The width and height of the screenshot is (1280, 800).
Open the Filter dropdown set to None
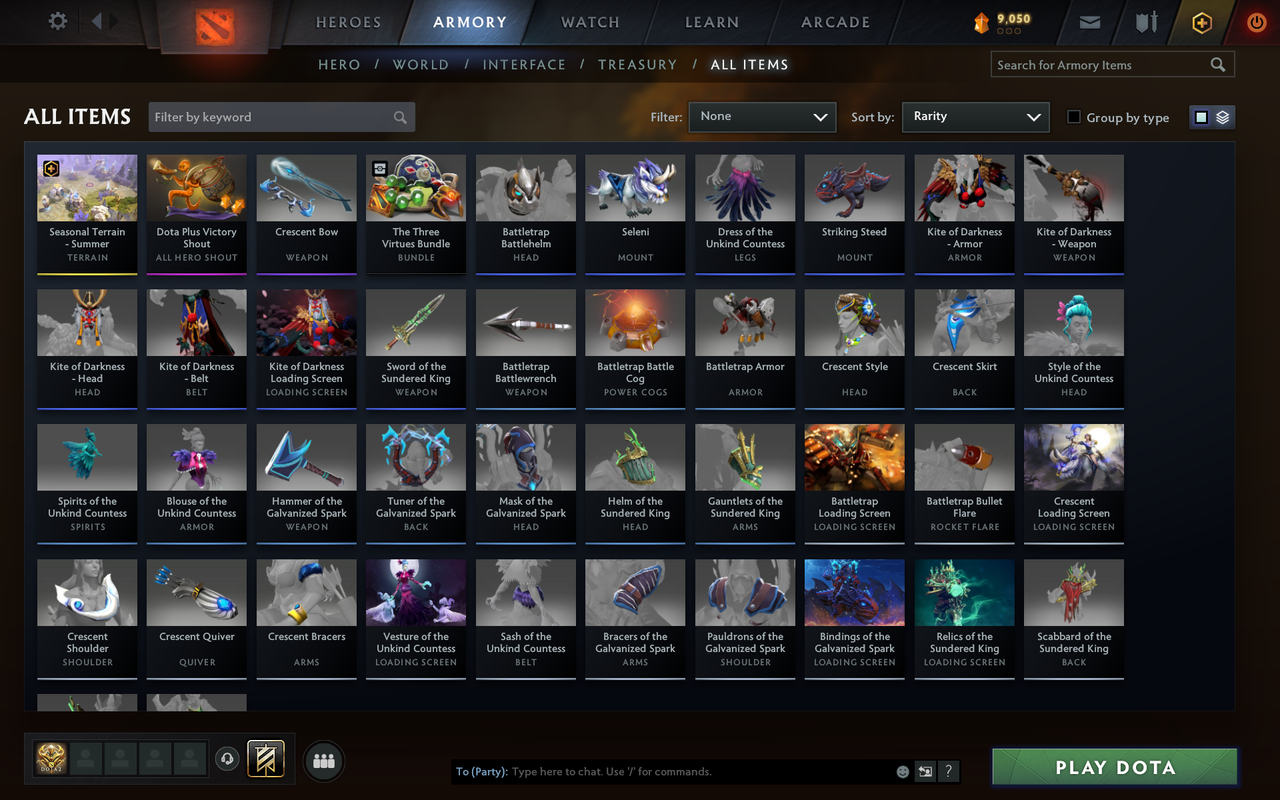[x=762, y=117]
